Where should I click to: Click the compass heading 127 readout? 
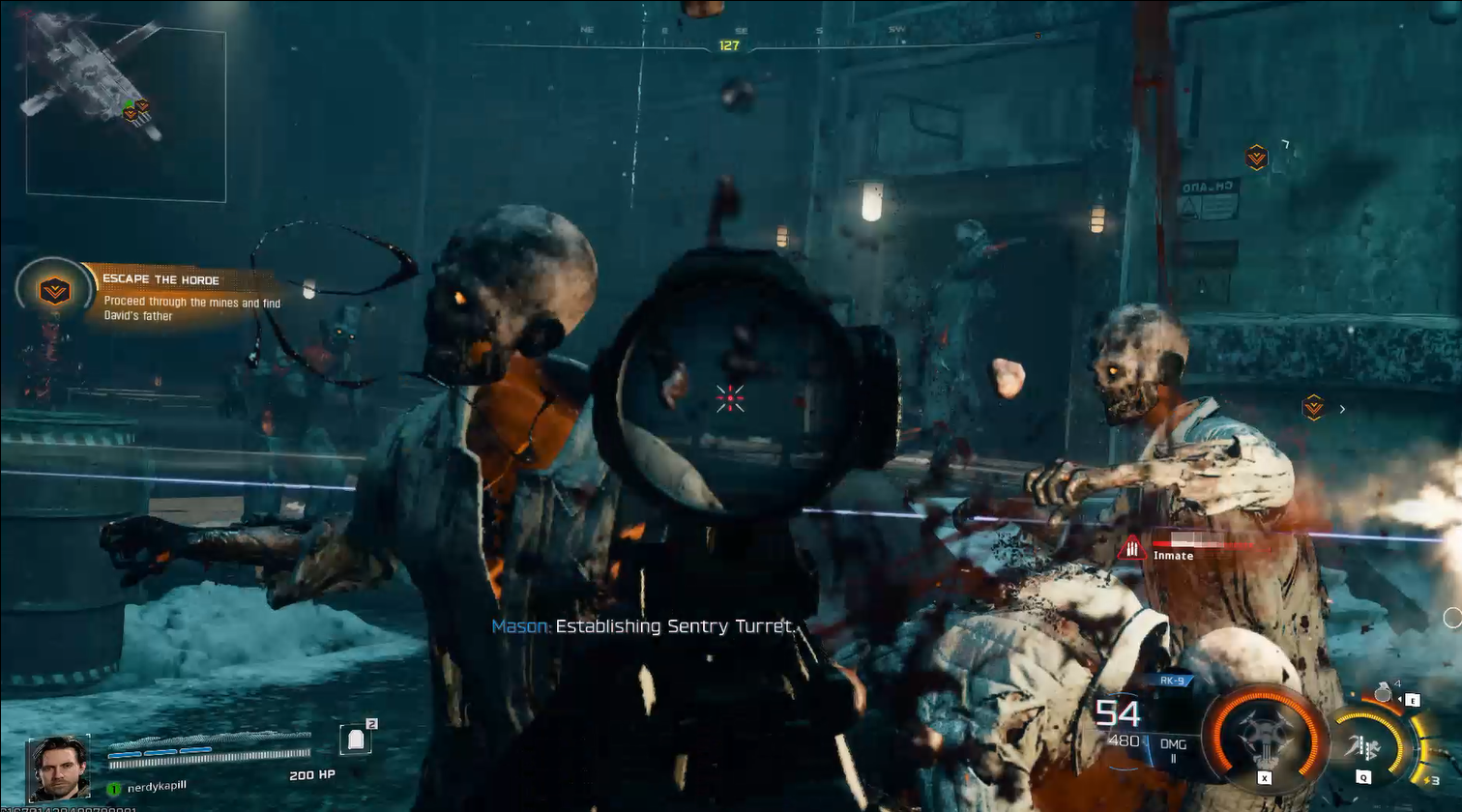click(x=730, y=43)
